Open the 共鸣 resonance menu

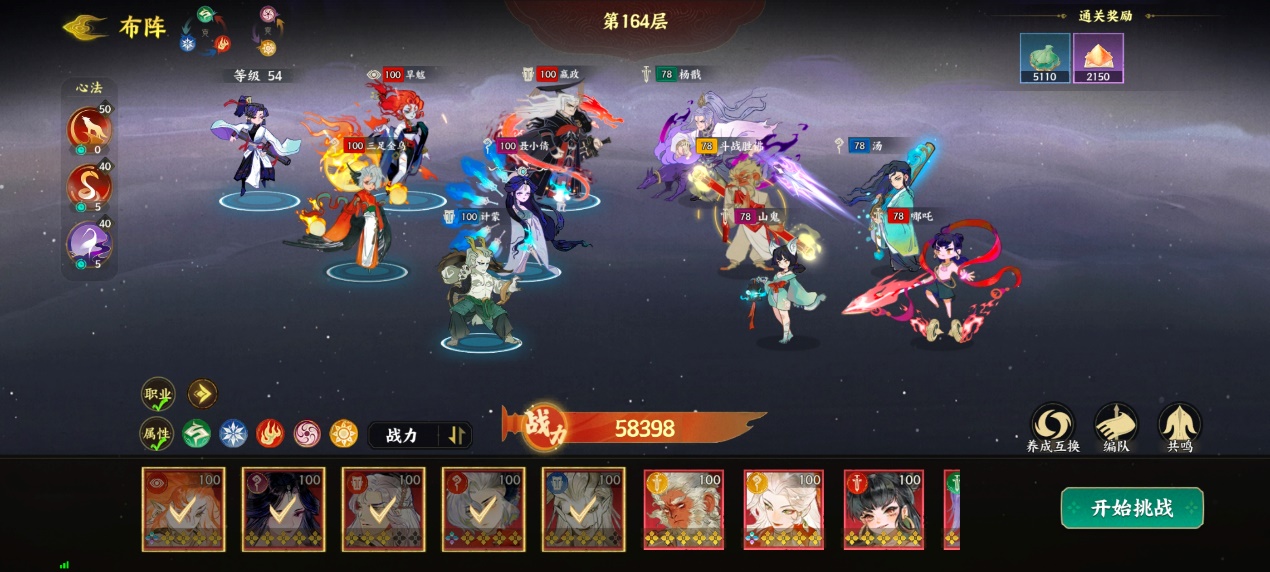coord(1179,424)
